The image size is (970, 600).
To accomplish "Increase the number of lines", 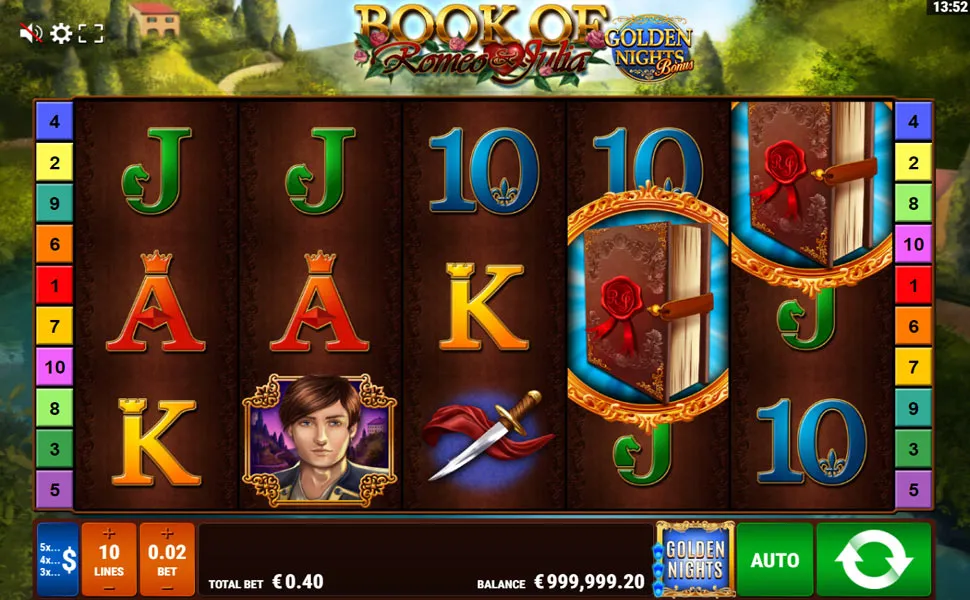I will [109, 533].
